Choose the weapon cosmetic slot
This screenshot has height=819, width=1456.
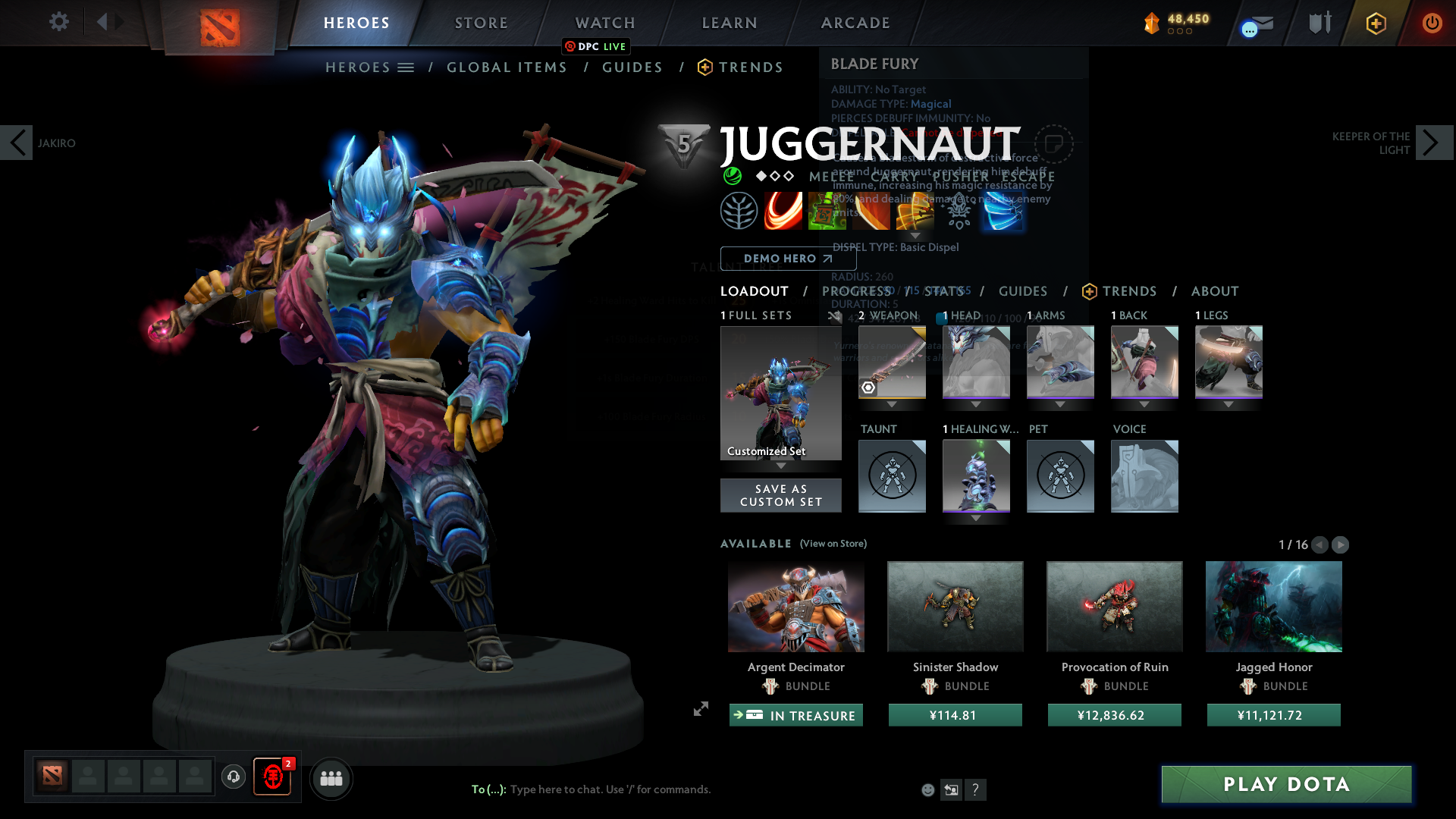pos(892,362)
